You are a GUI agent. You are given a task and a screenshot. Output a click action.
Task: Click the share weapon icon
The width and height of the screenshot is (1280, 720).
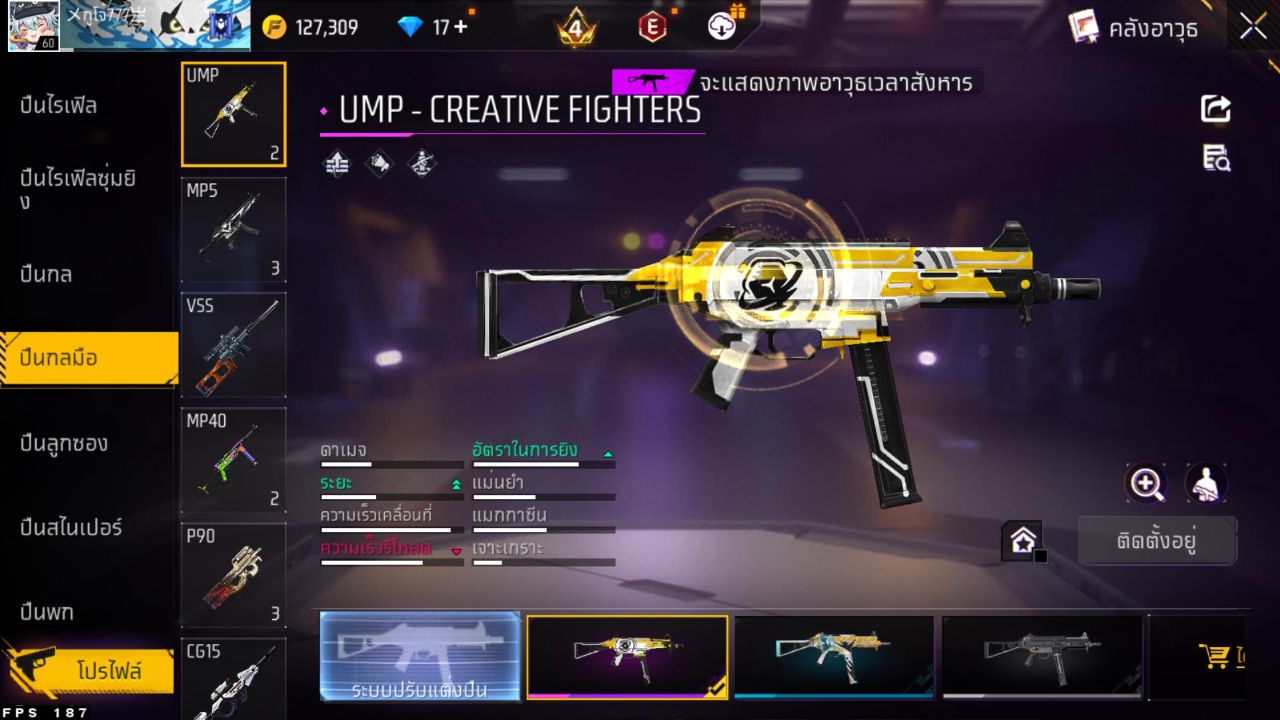click(x=1215, y=110)
